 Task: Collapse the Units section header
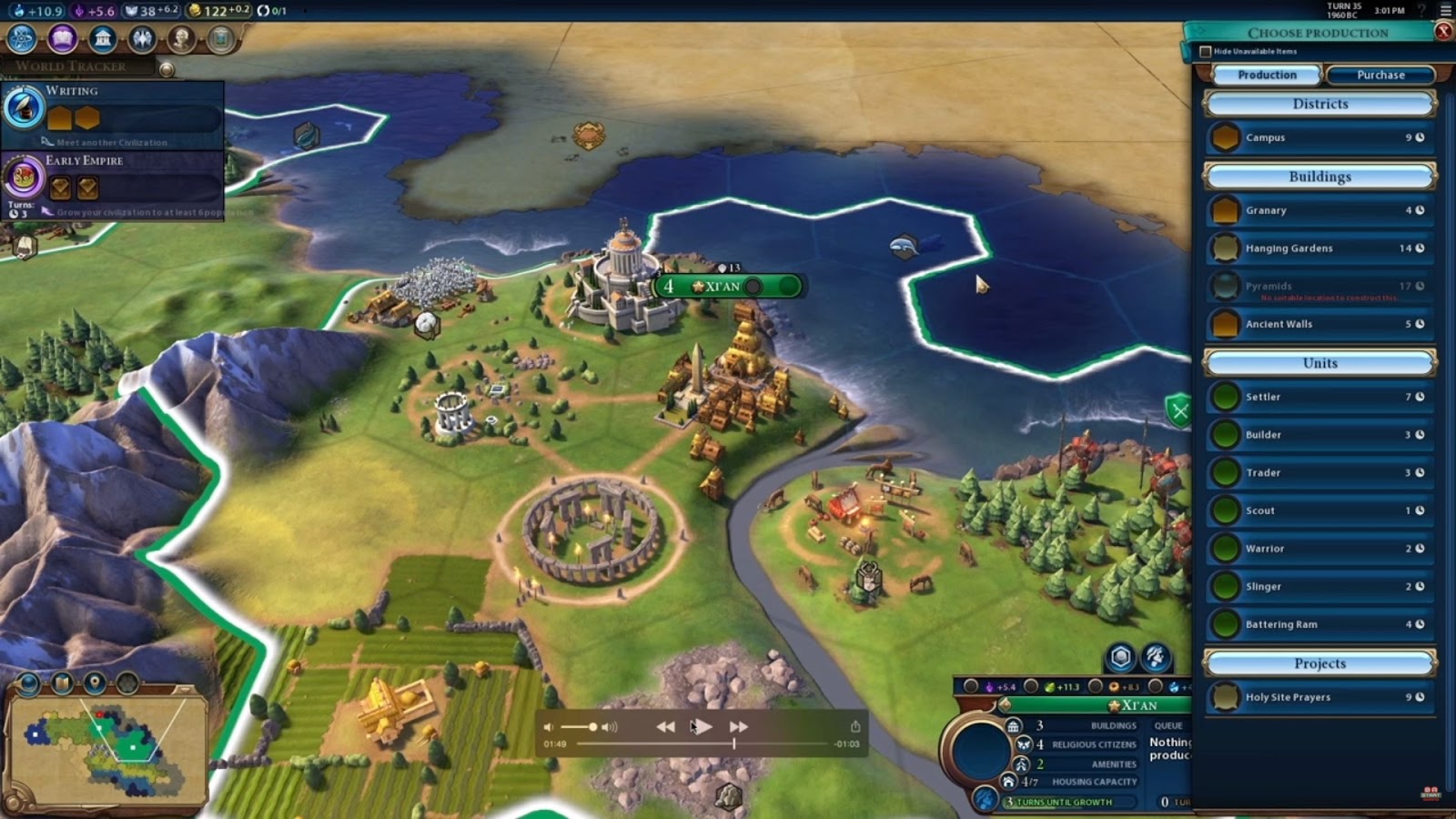click(1318, 362)
